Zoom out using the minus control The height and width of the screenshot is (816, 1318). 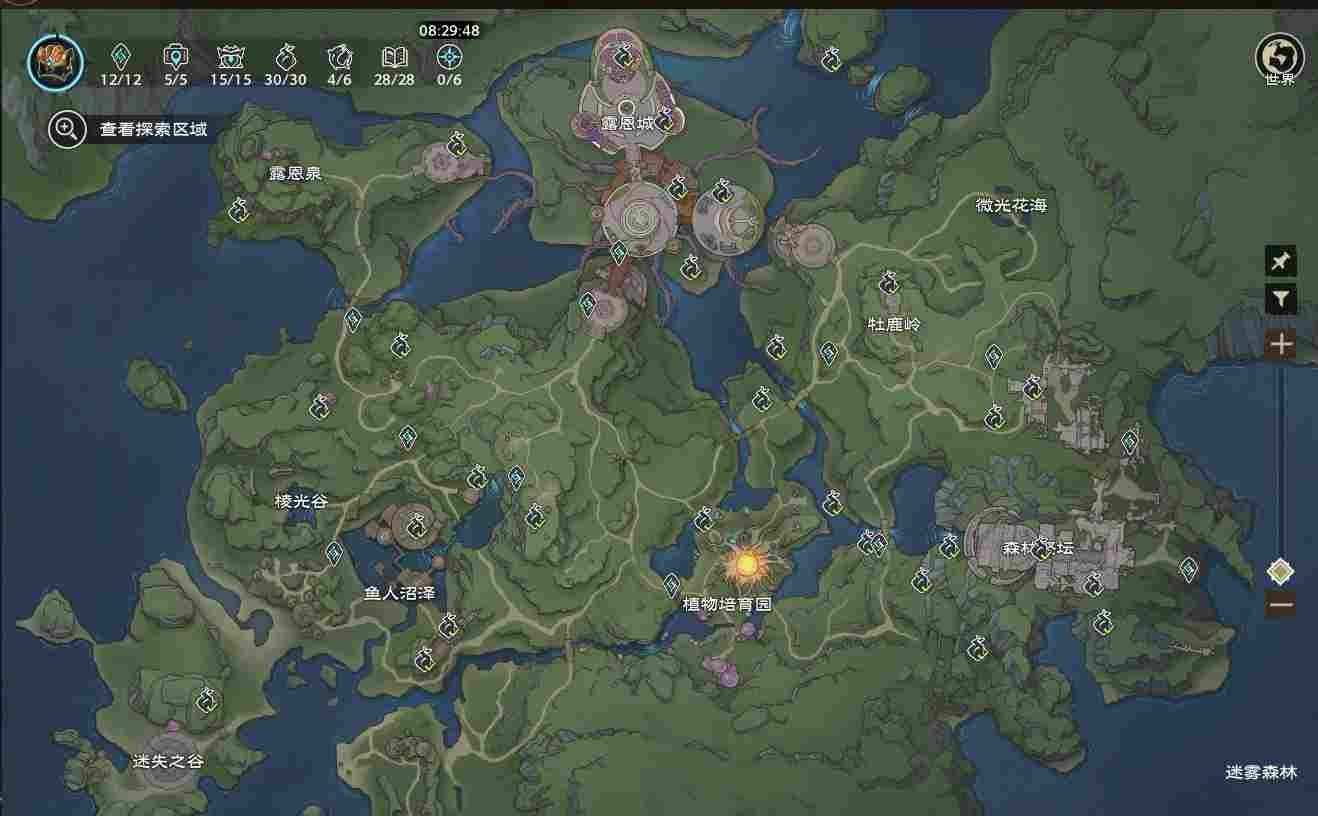pyautogui.click(x=1281, y=604)
